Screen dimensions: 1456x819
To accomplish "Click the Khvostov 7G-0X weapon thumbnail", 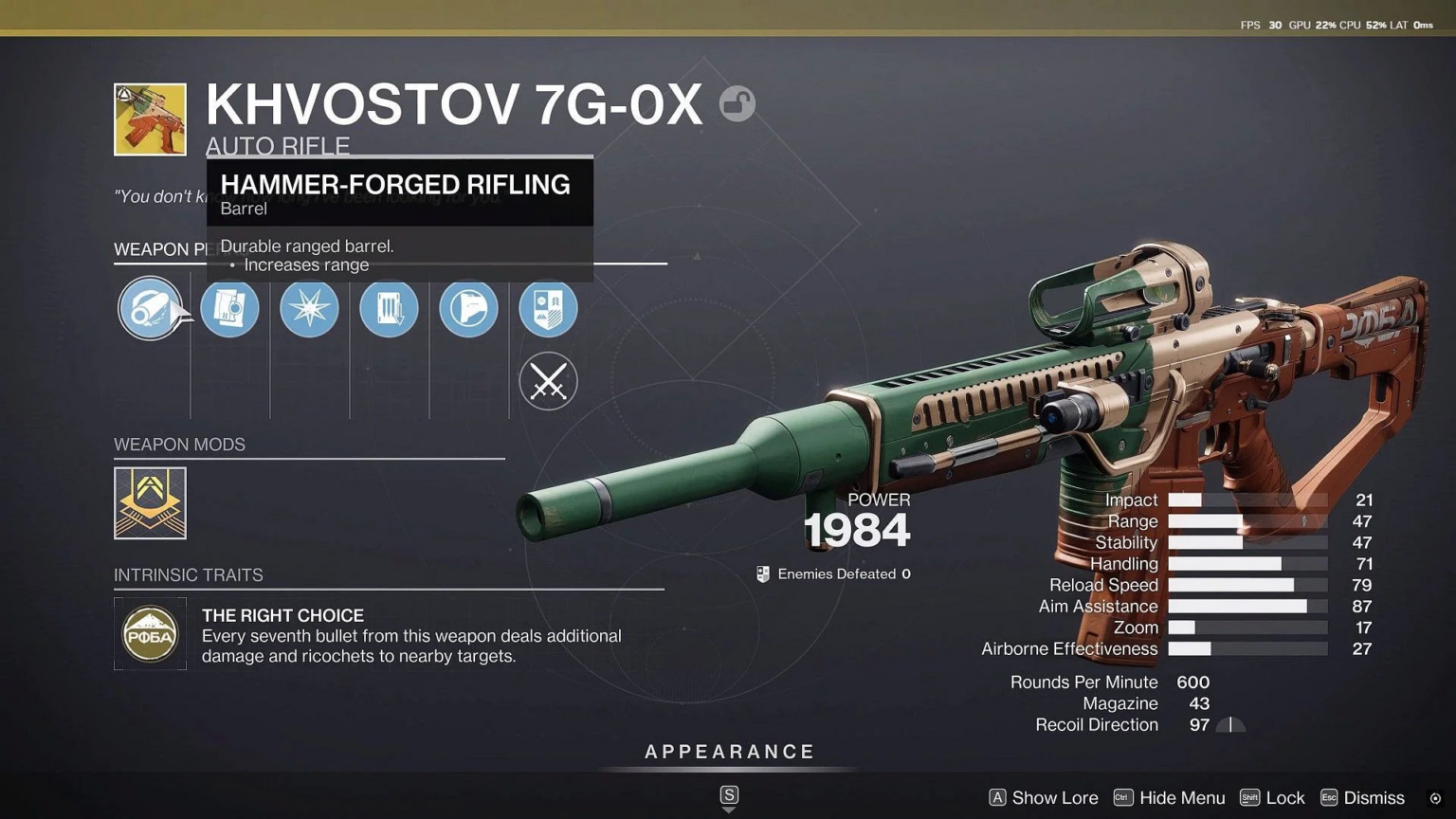I will (x=150, y=119).
